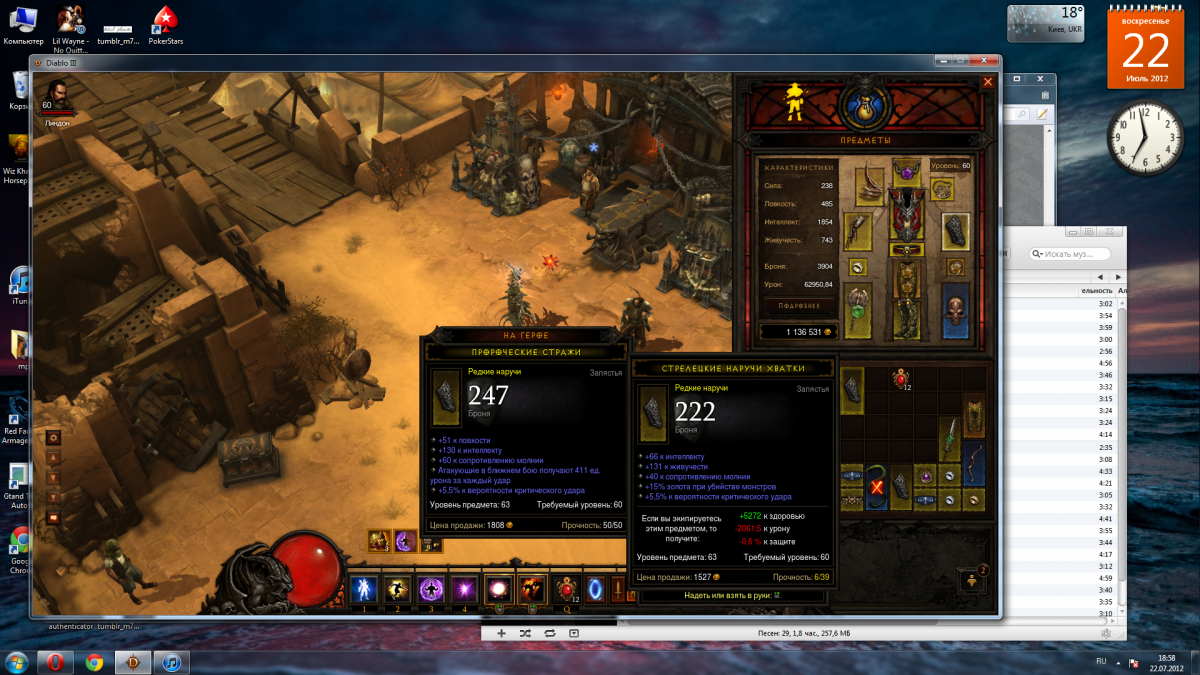Open the chat speech bubble button
Image resolution: width=1200 pixels, height=675 pixels.
[x=54, y=517]
